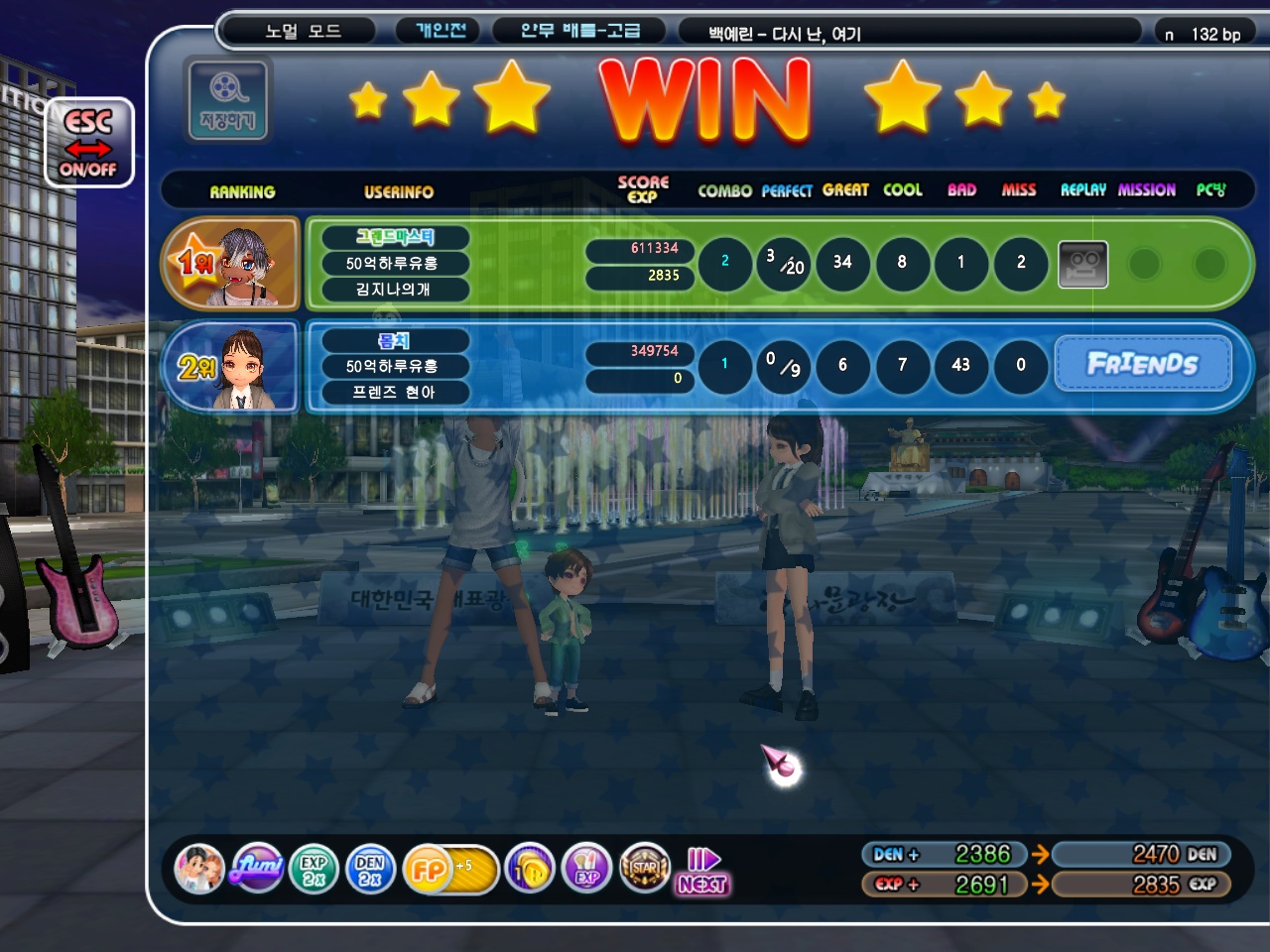Viewport: 1270px width, 952px height.
Task: Select the second-place player's avatar portrait
Action: 234,367
